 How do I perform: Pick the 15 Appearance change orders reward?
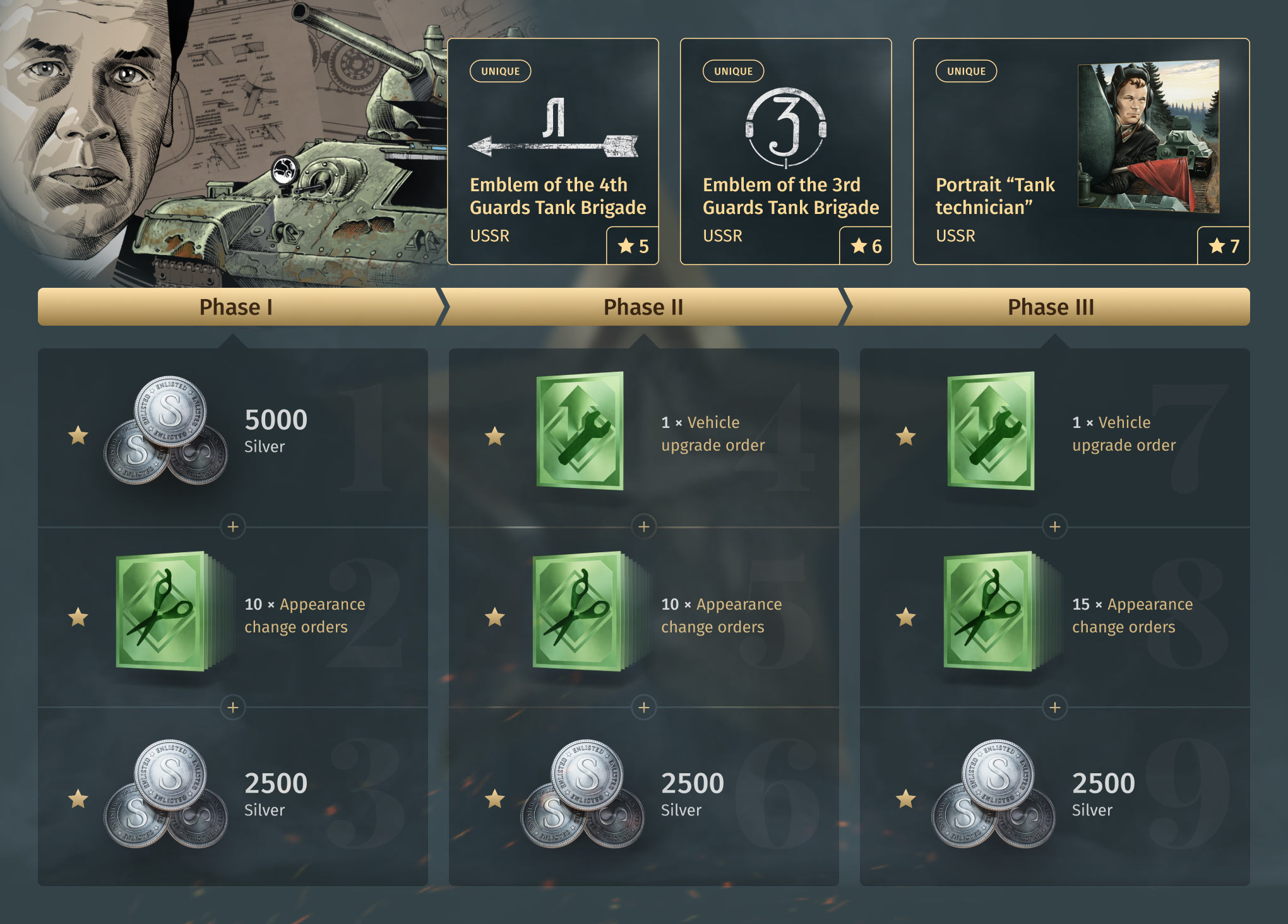pyautogui.click(x=1054, y=616)
